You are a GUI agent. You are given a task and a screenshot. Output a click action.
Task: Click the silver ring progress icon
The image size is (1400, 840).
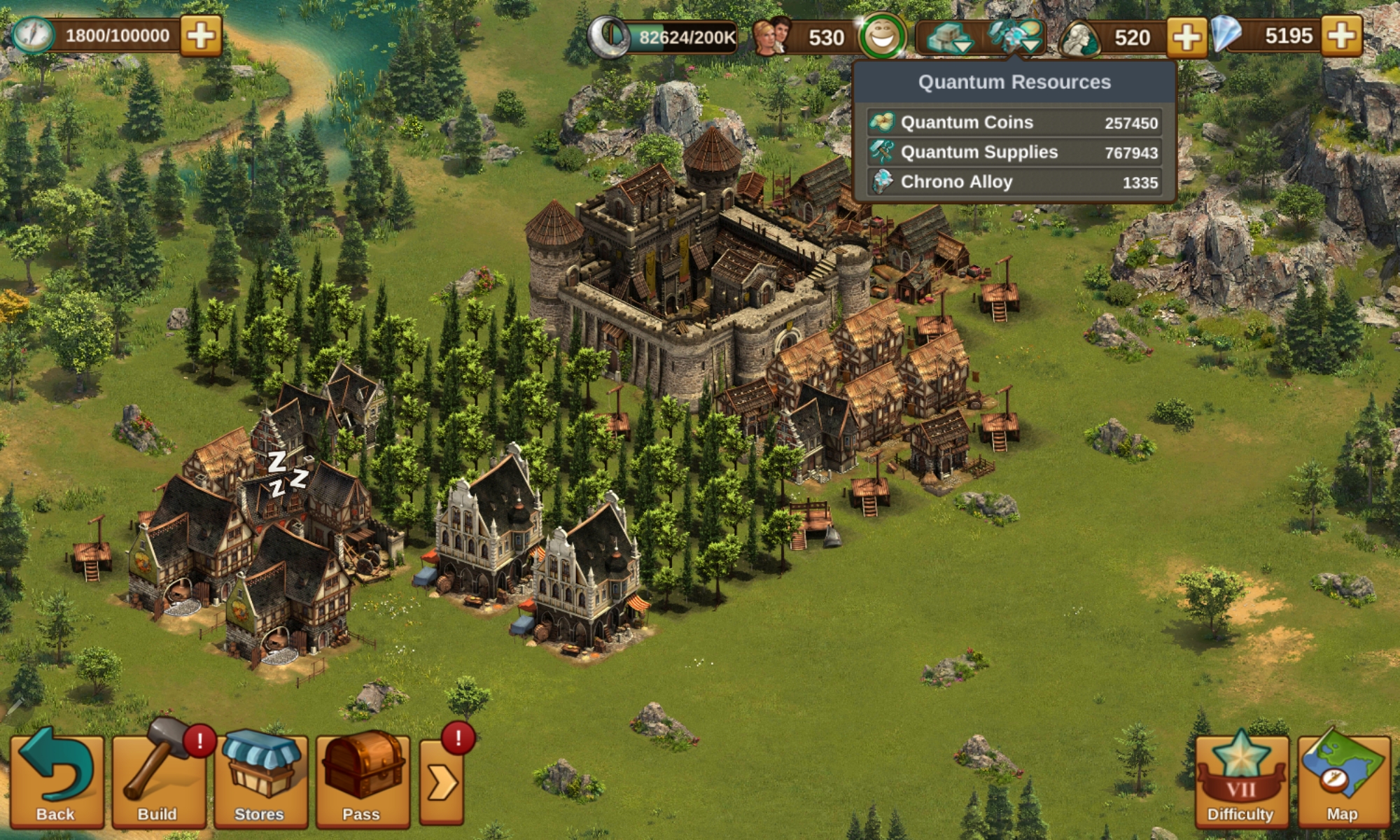tap(607, 36)
